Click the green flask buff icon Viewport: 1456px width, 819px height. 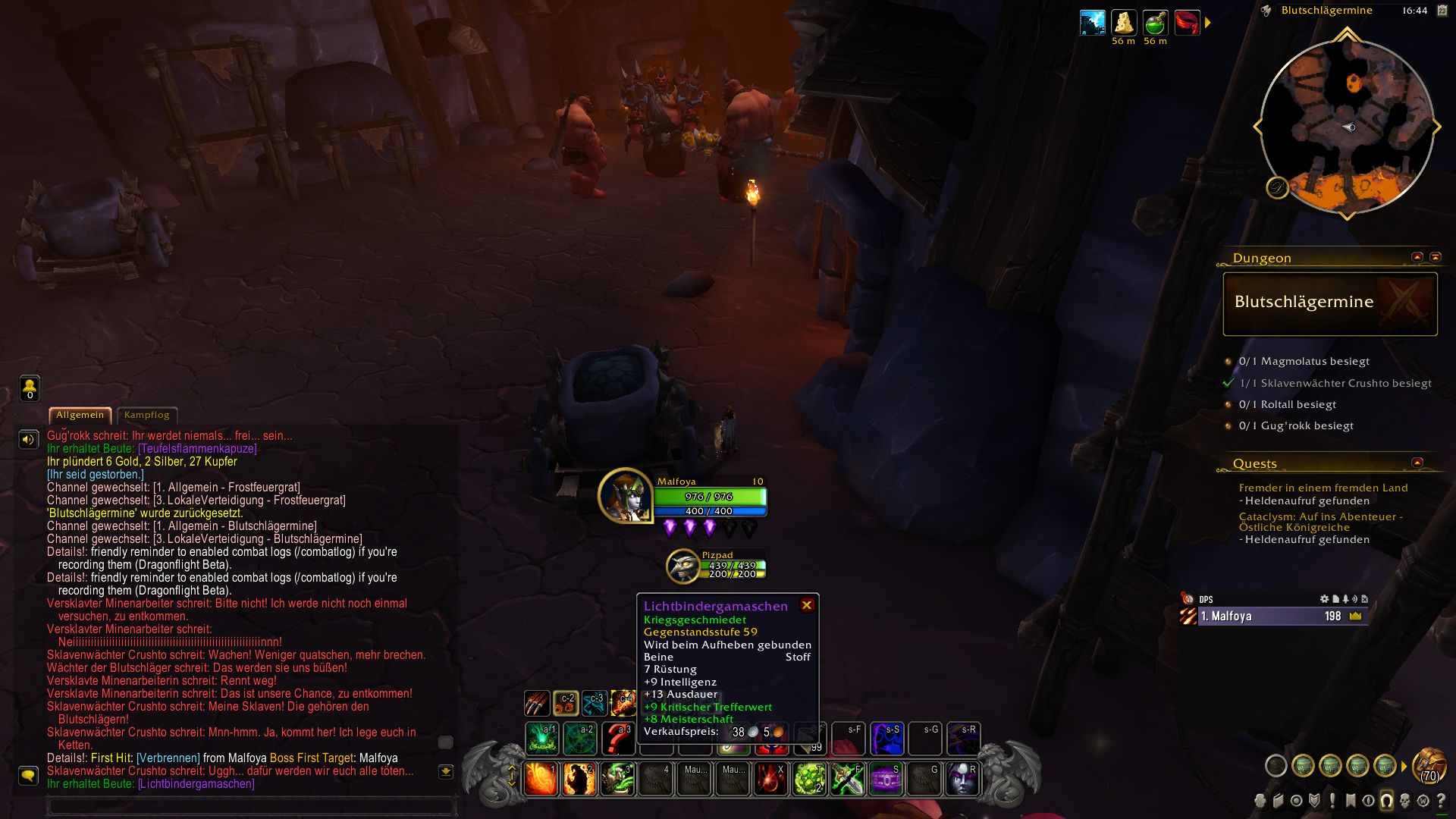[x=1155, y=23]
